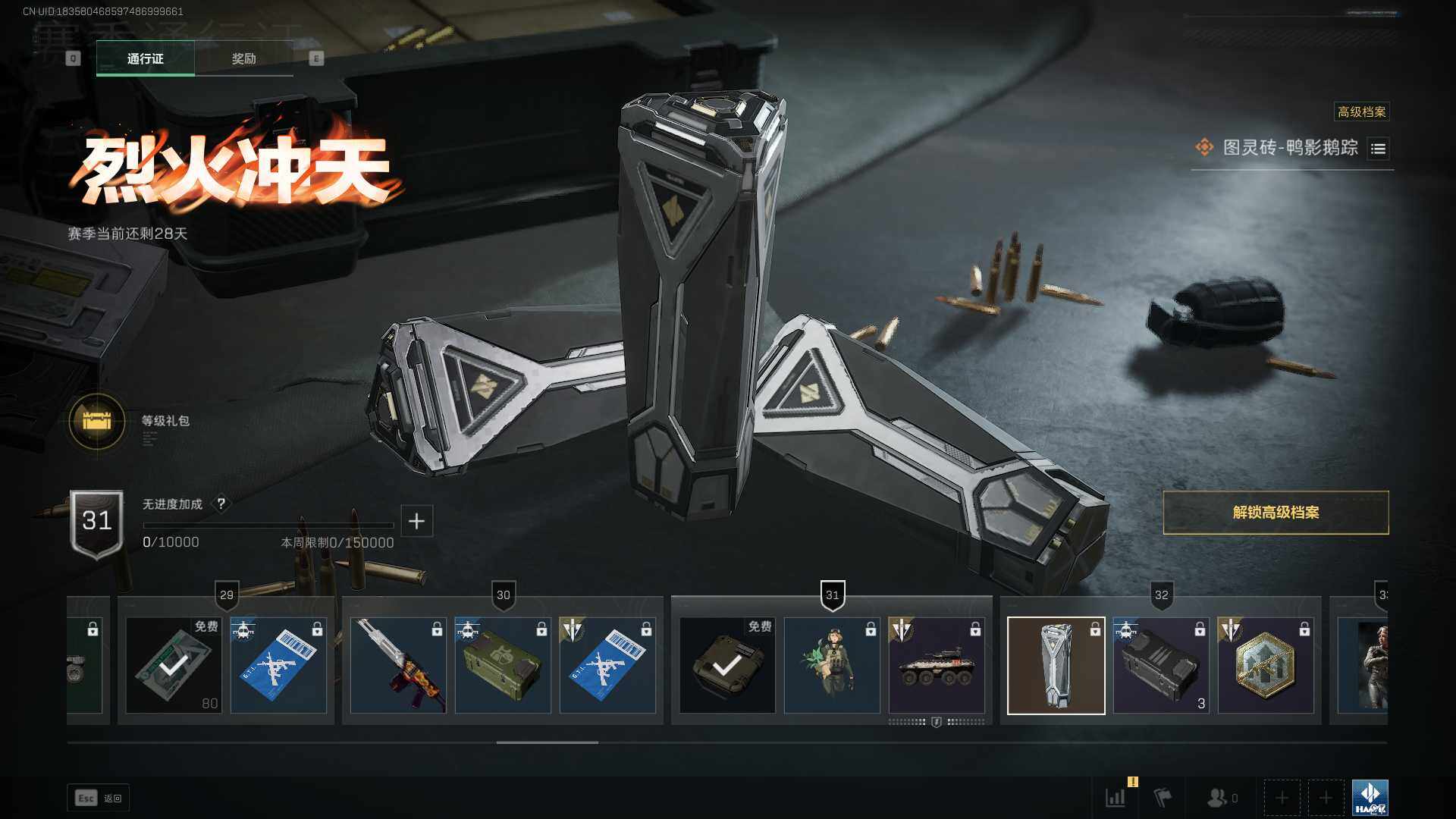1456x819 pixels.
Task: Open the bar chart stats icon
Action: (1116, 798)
